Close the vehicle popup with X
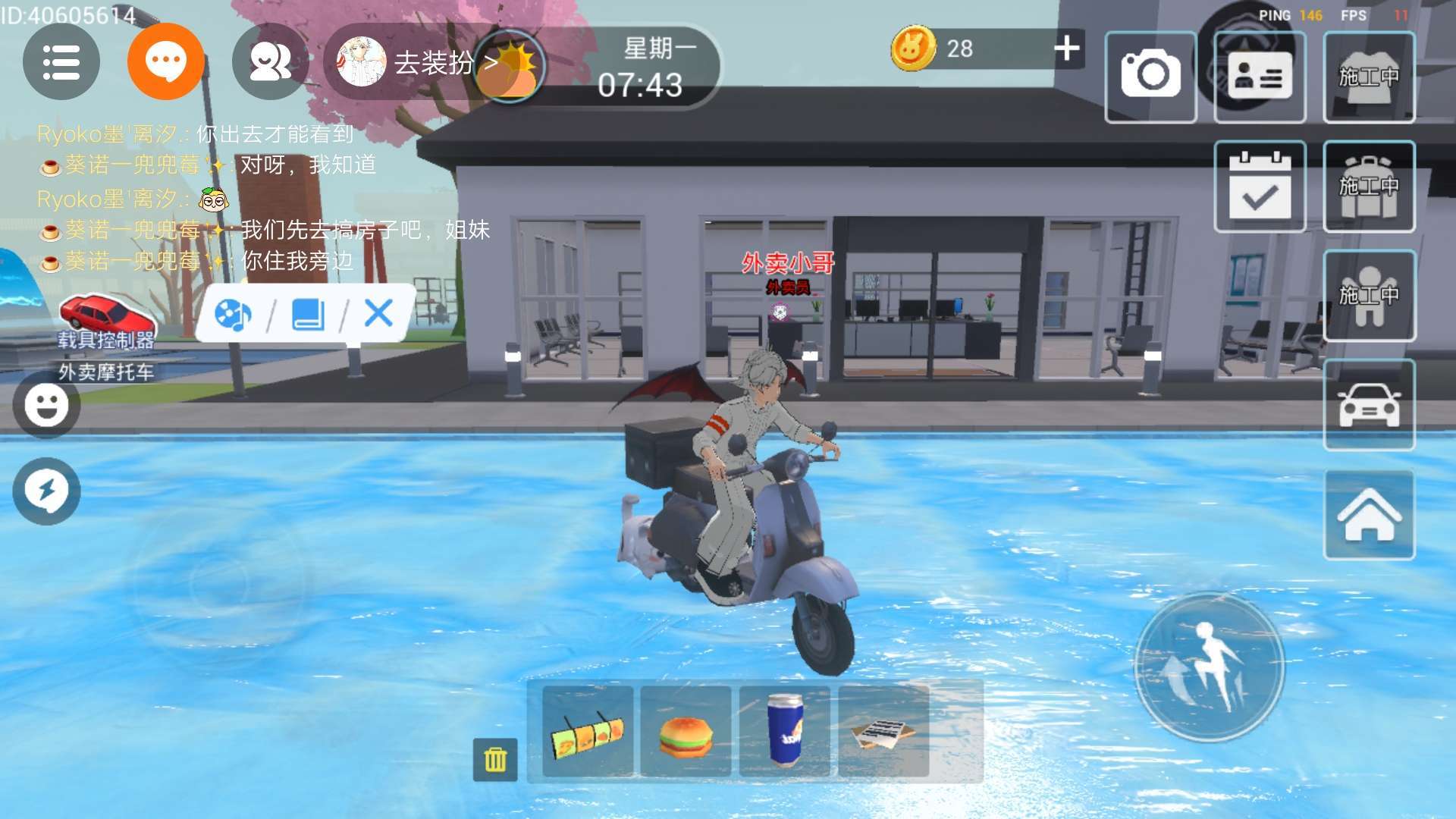This screenshot has width=1456, height=819. tap(378, 312)
